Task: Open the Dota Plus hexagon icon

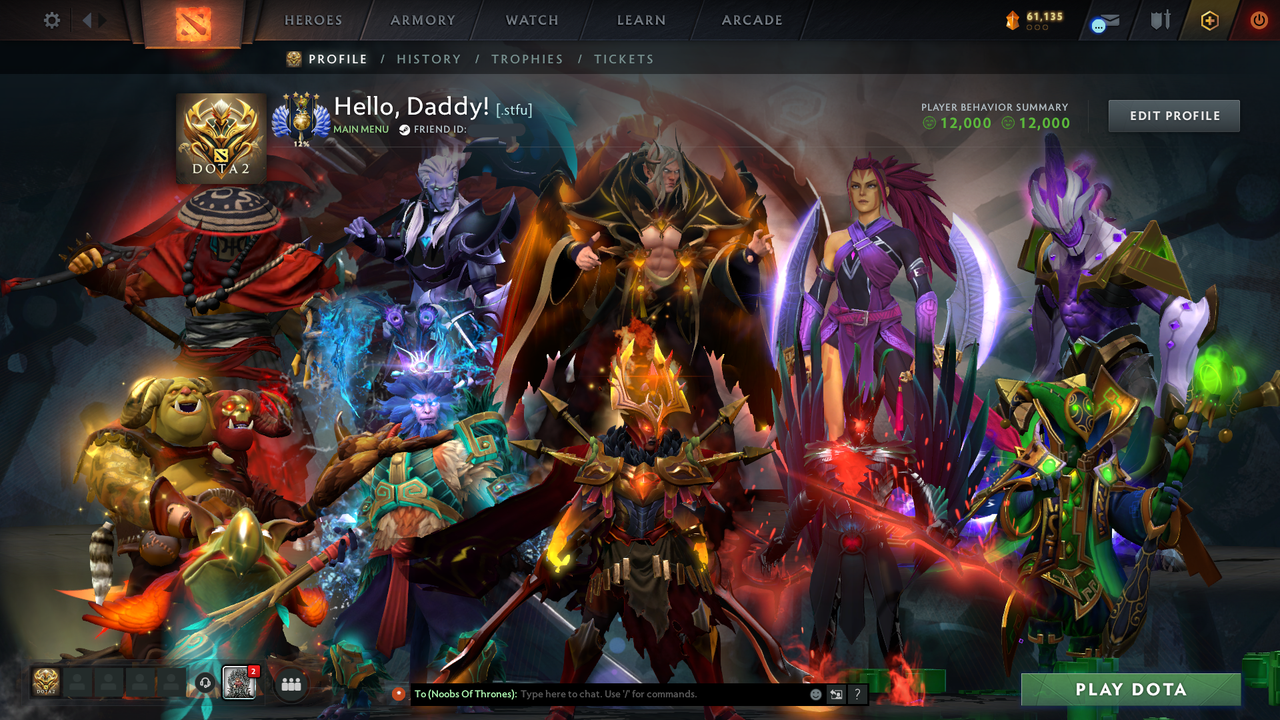Action: pos(1210,19)
